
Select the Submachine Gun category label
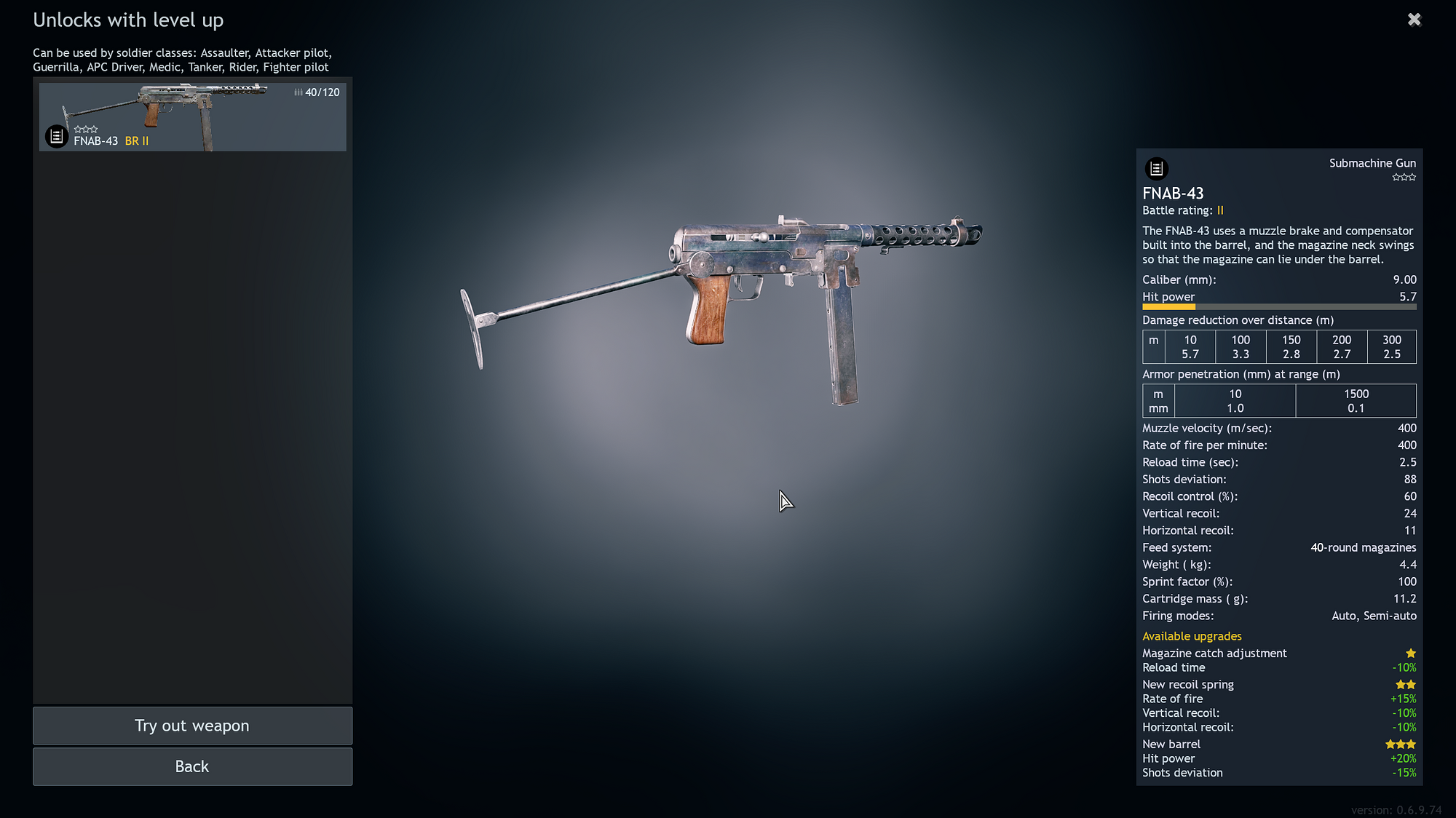(x=1372, y=163)
